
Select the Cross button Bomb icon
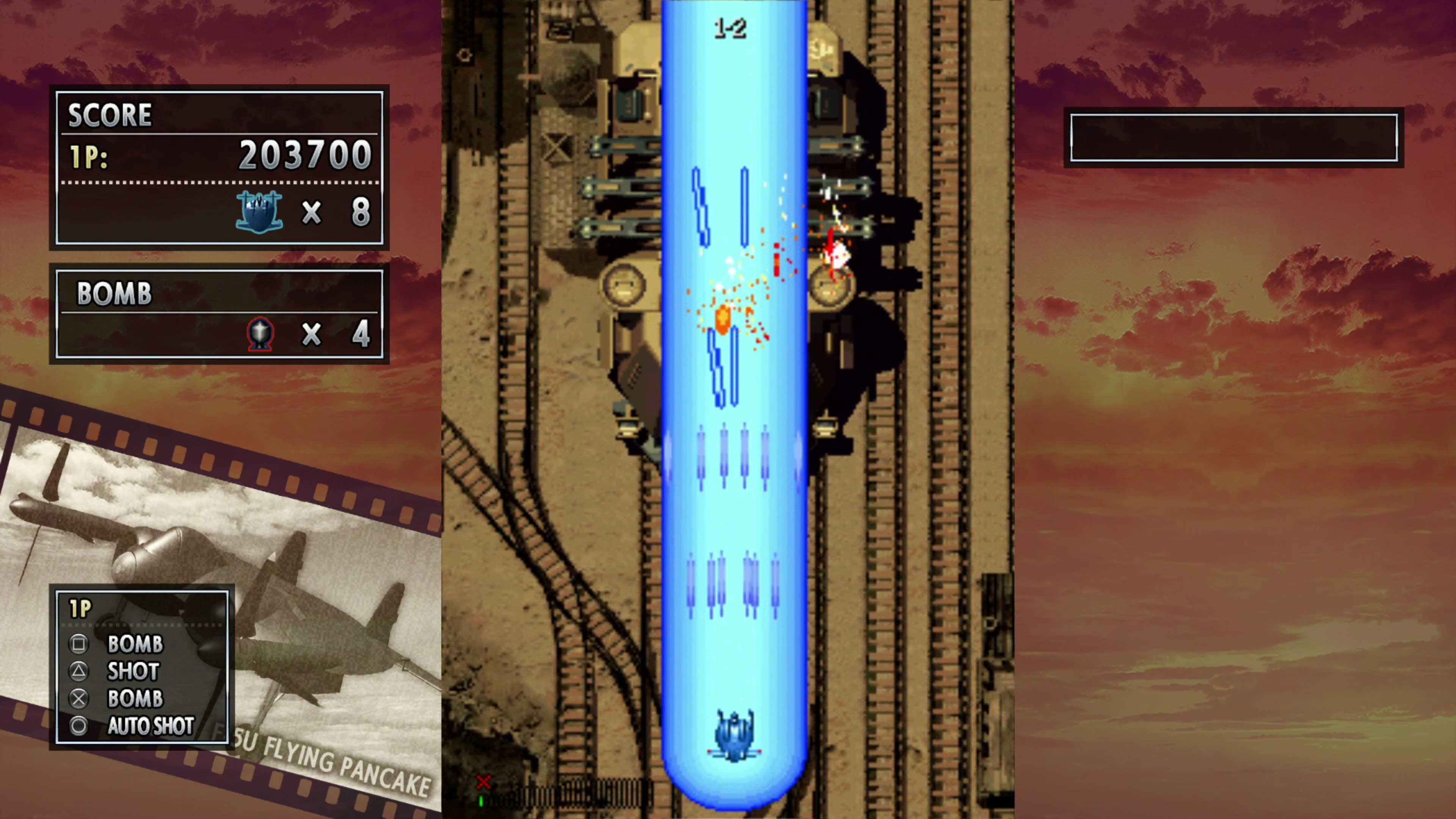click(x=79, y=698)
